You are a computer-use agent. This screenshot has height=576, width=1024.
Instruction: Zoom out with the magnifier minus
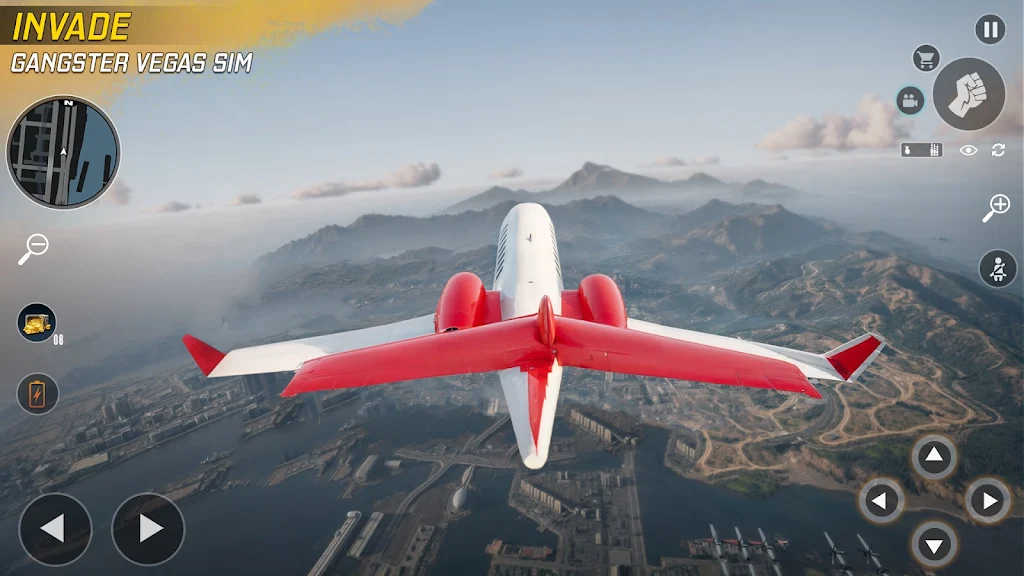click(33, 249)
